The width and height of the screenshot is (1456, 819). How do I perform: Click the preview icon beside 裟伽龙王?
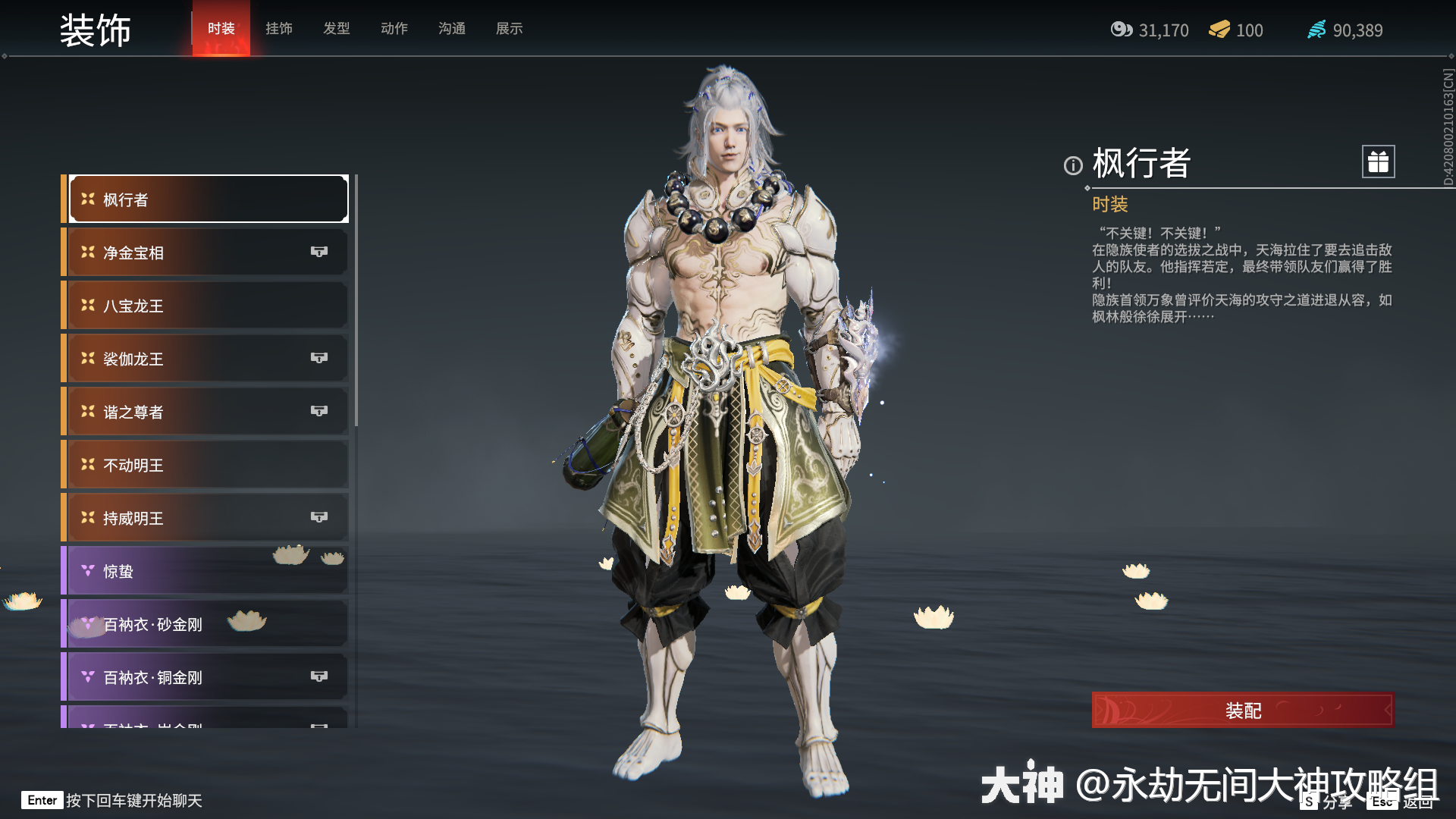319,358
